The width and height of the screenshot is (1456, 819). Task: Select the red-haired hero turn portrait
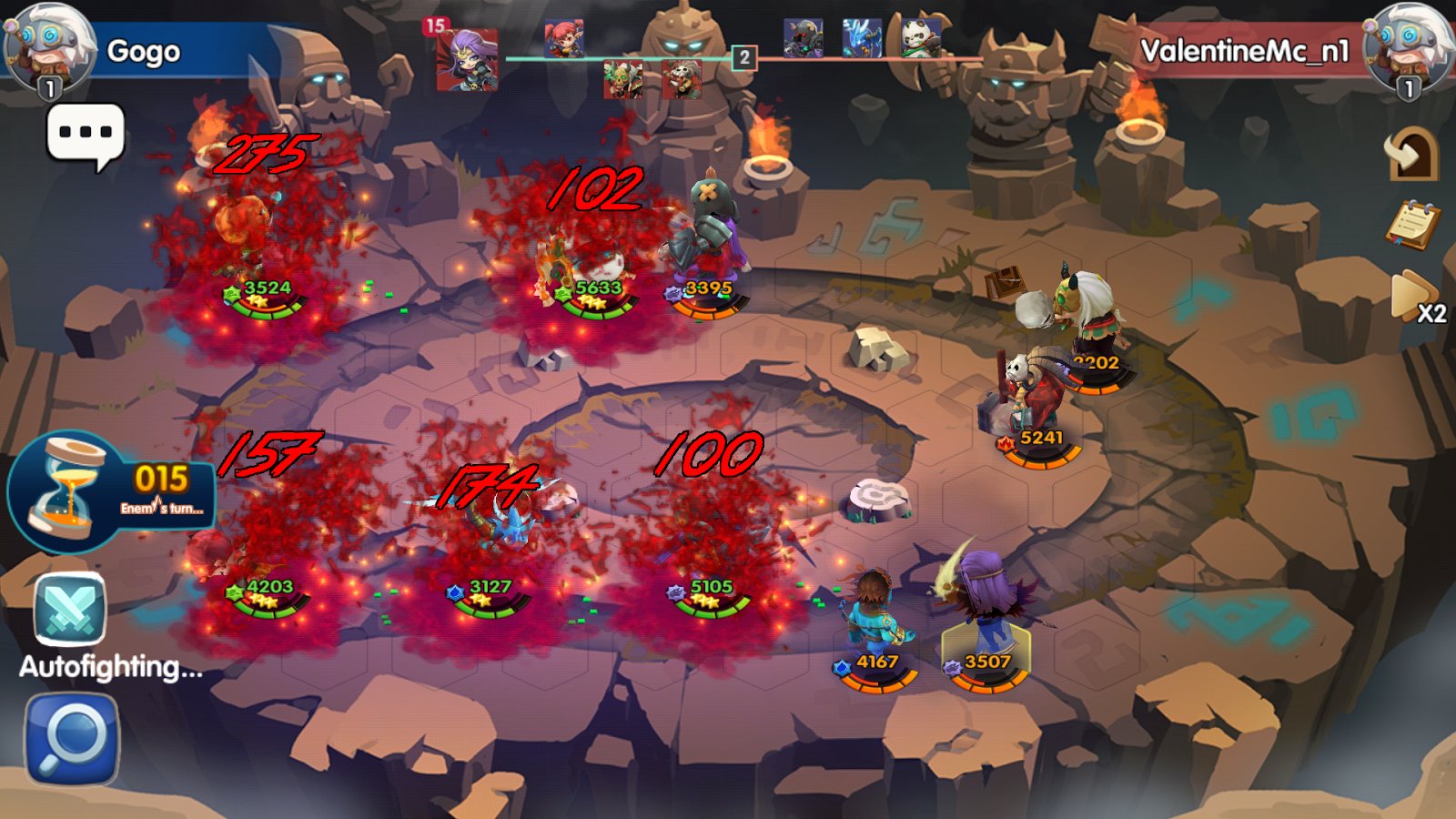[564, 40]
